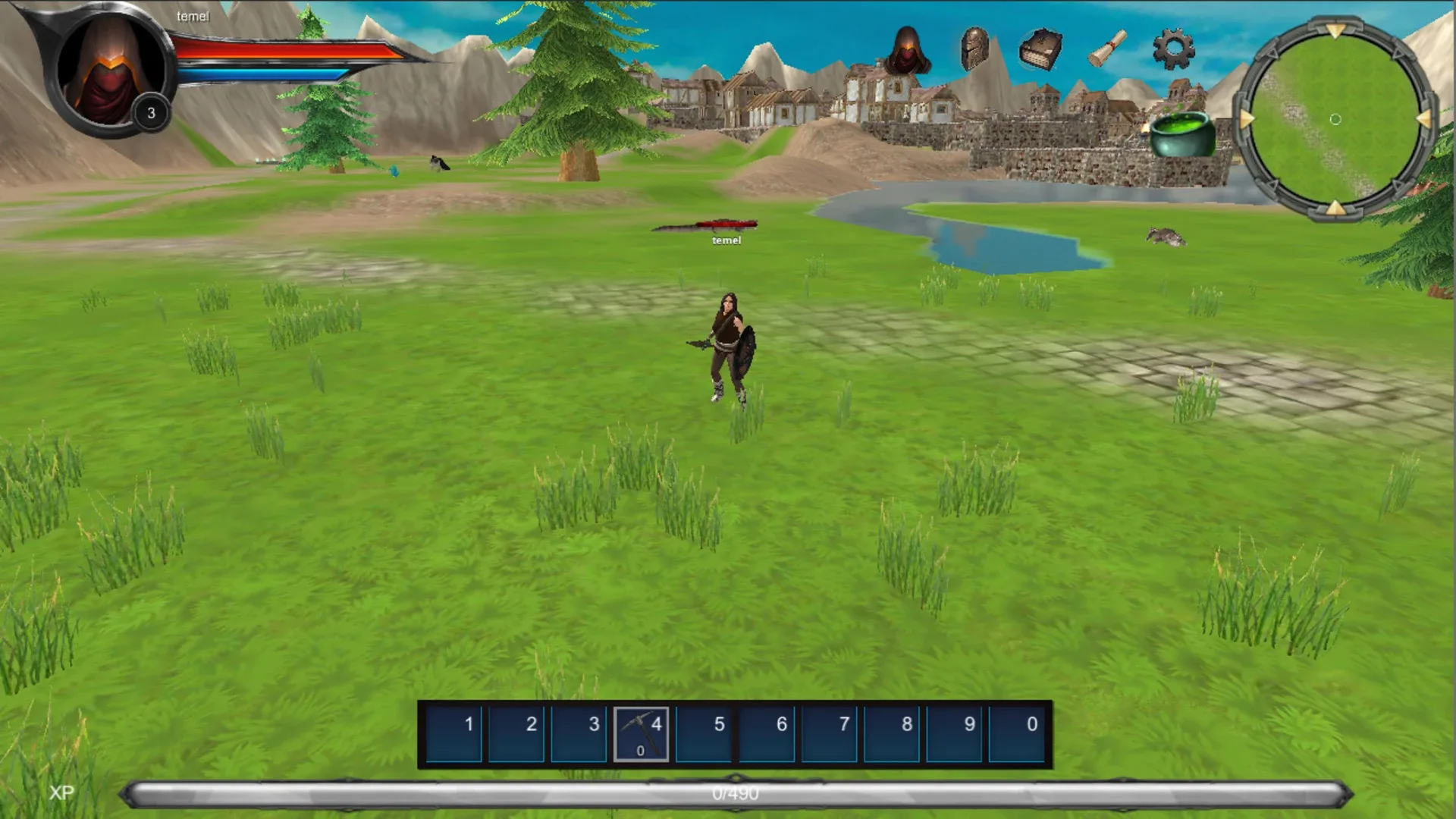Click the XP label at bottom left

tap(61, 793)
